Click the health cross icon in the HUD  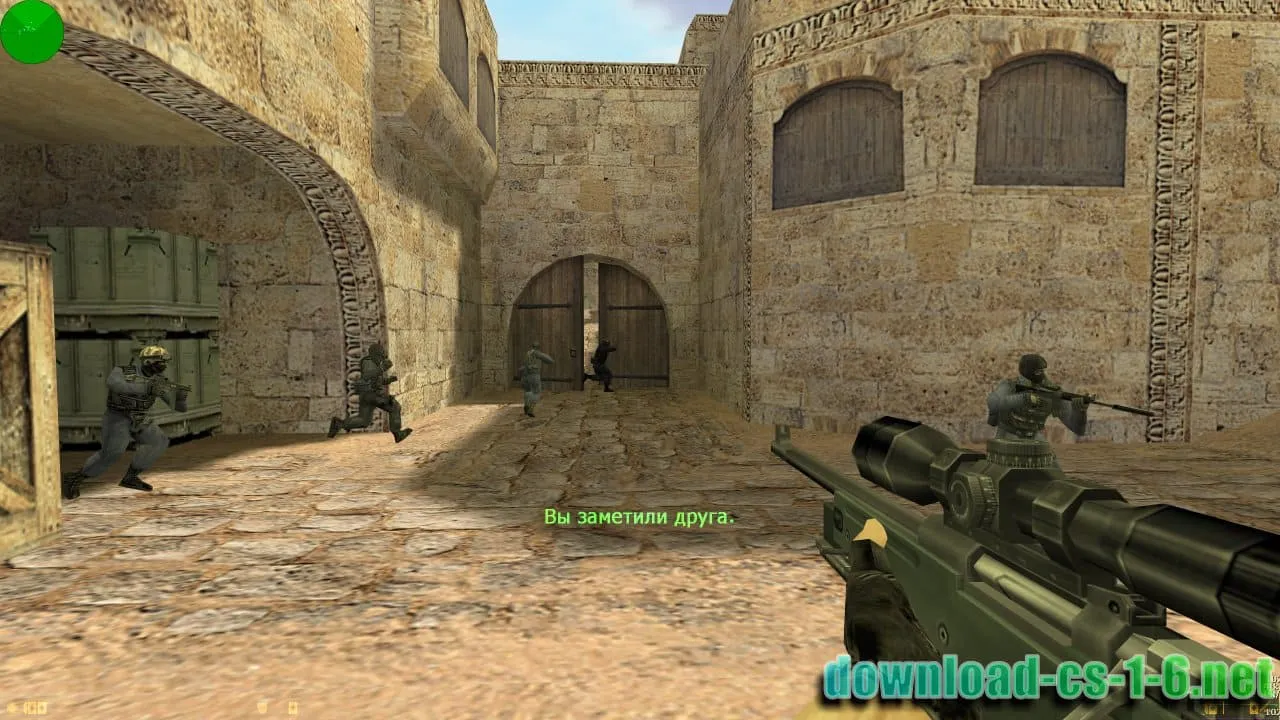click(10, 707)
